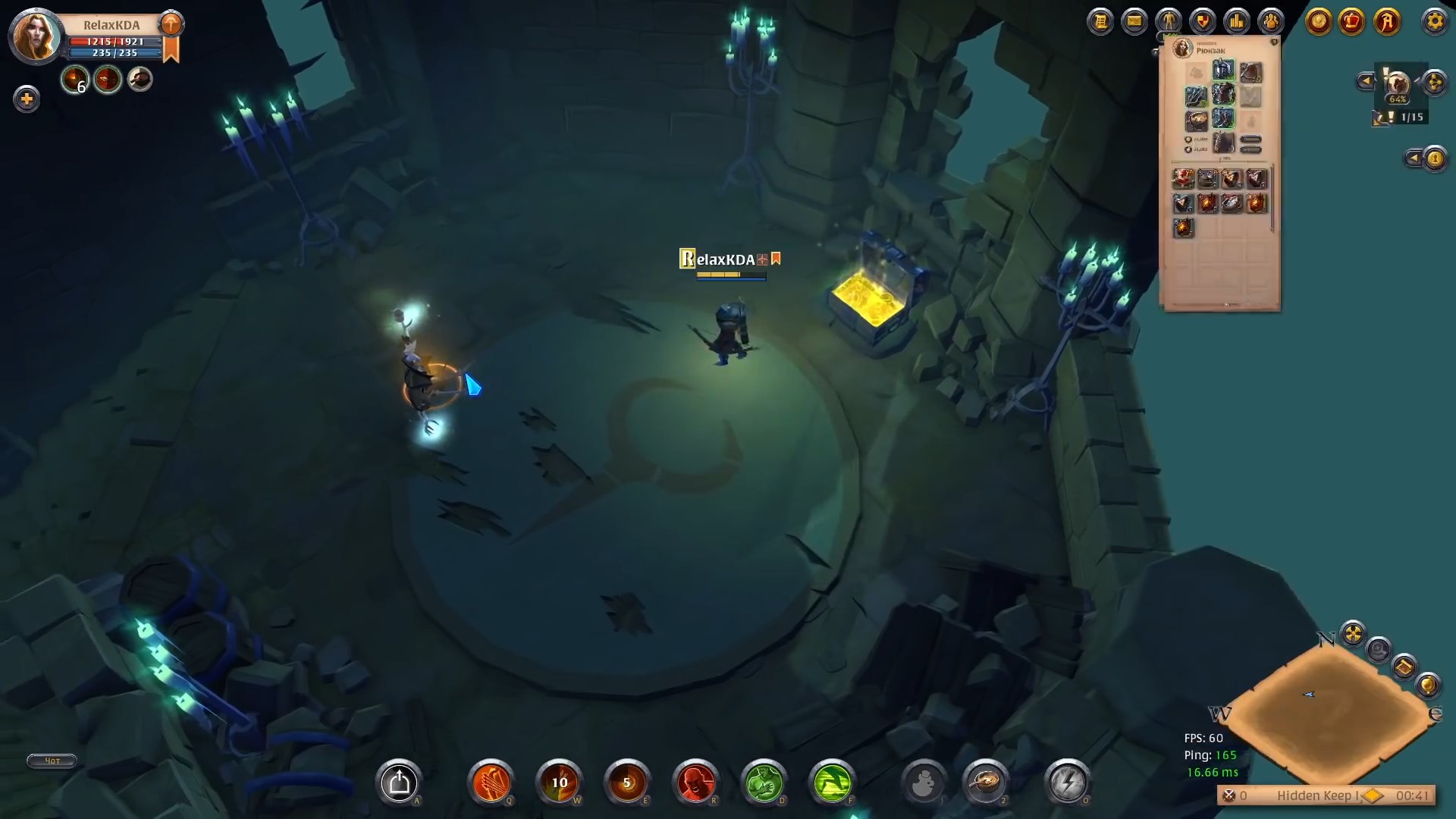Viewport: 1456px width, 819px height.
Task: Open the gold market coin icon
Action: (x=1318, y=22)
